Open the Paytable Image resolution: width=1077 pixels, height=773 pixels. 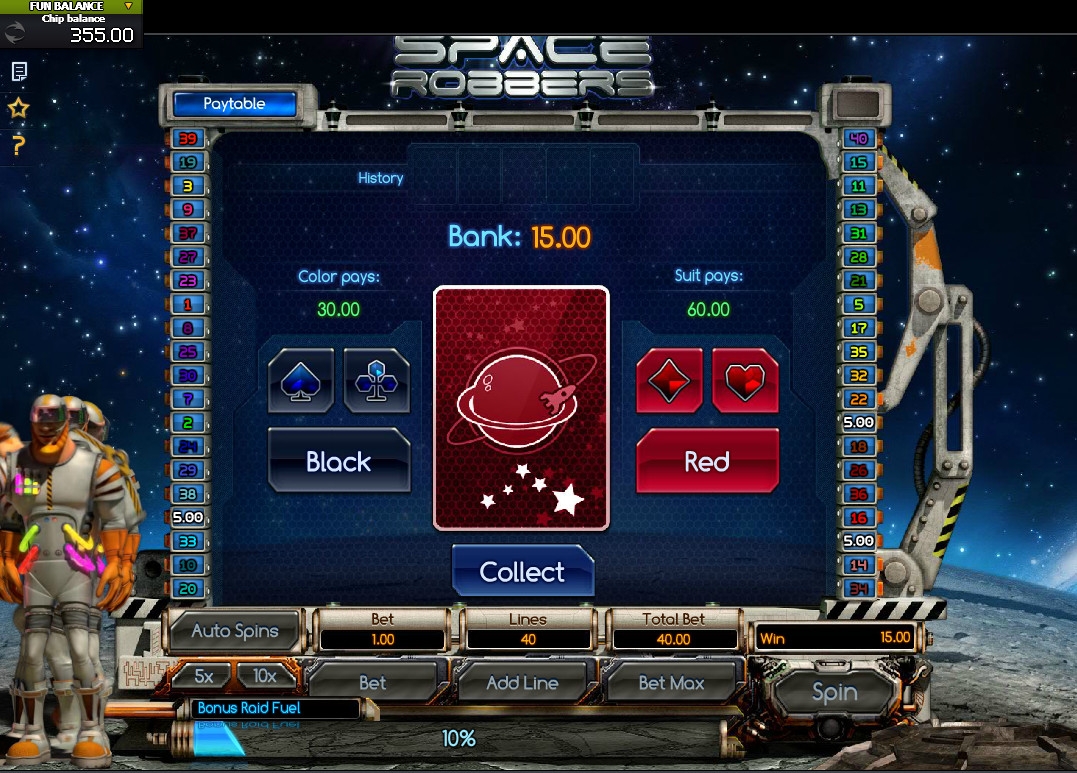point(235,104)
